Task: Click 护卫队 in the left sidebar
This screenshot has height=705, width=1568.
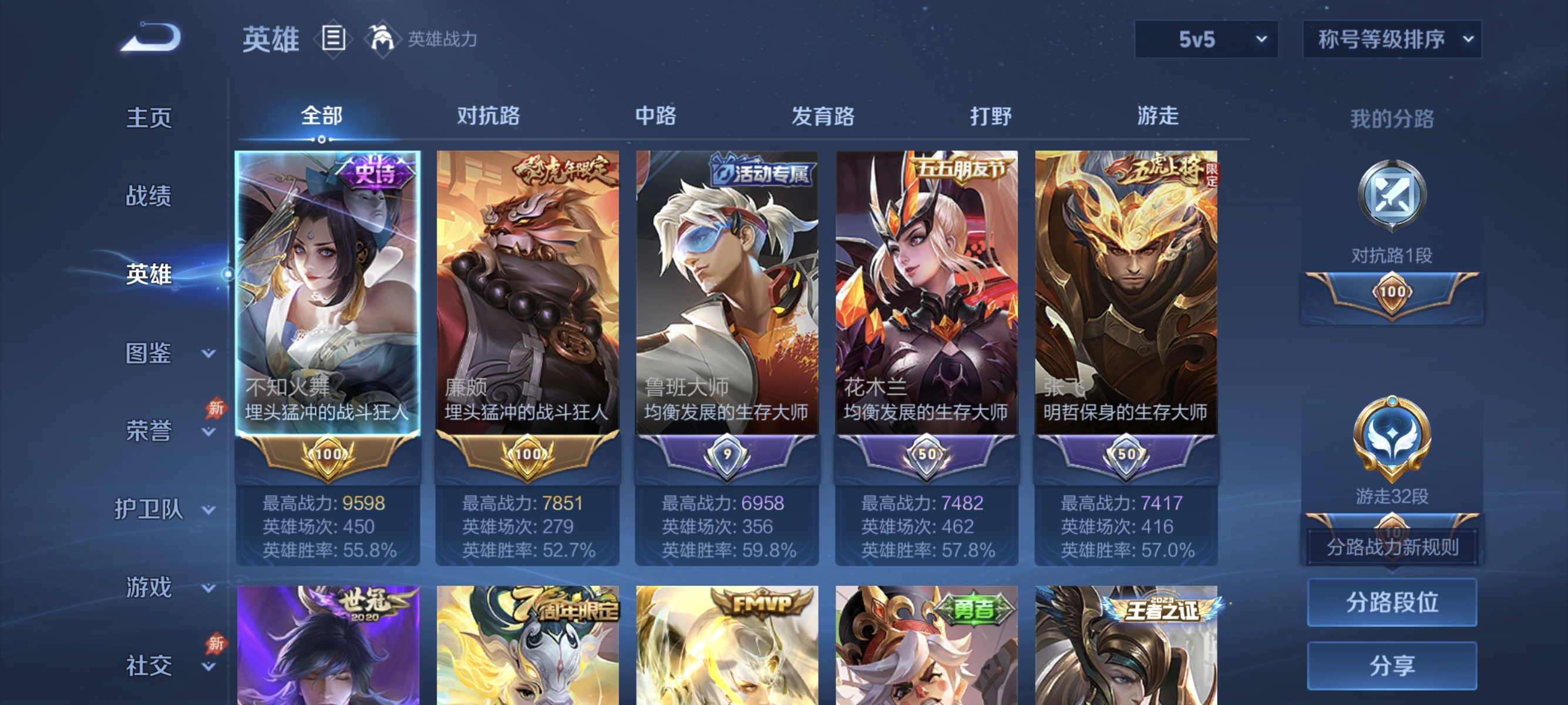Action: 150,509
